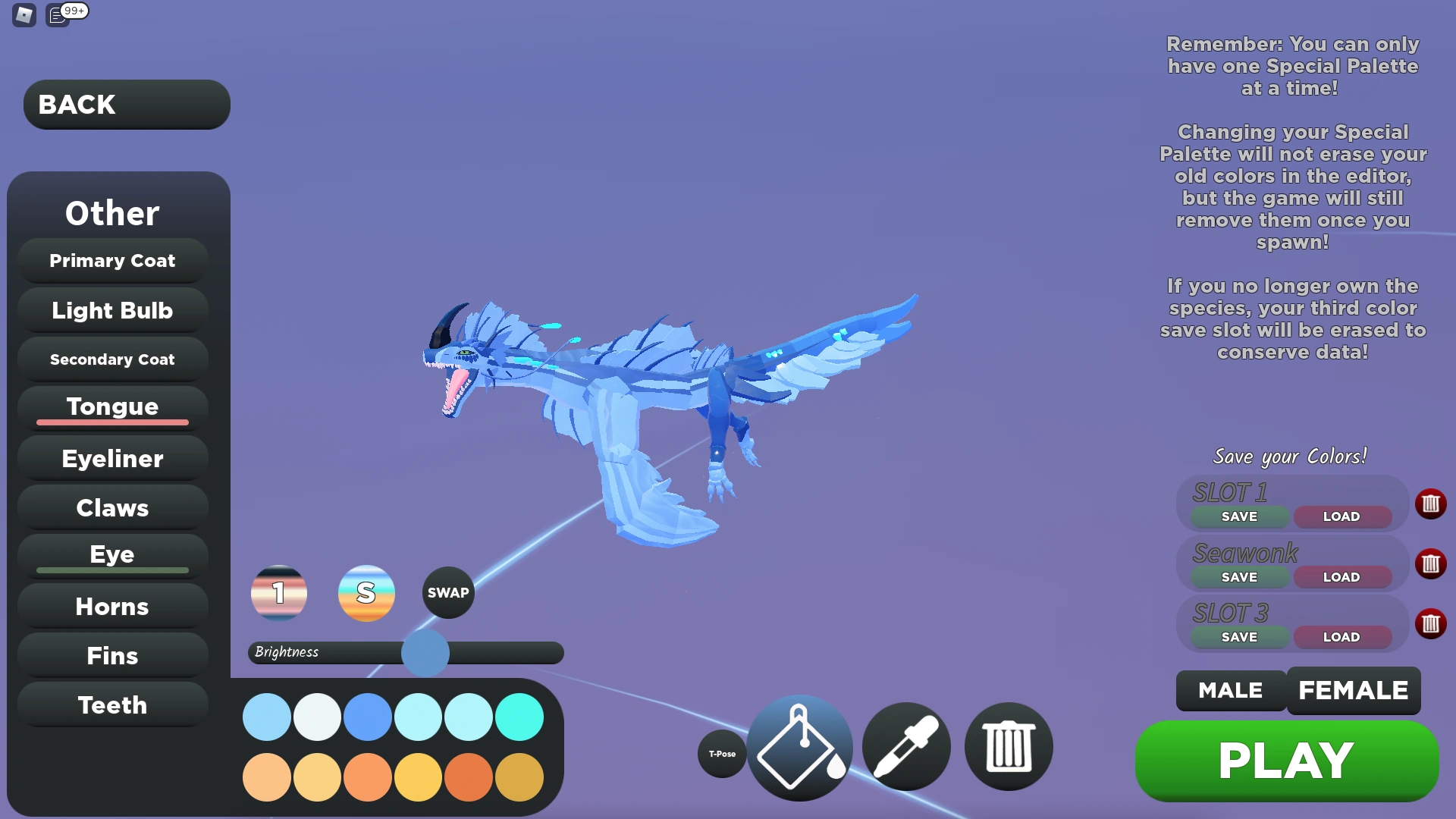The height and width of the screenshot is (819, 1456).
Task: Select the teal color swatch
Action: (x=519, y=715)
